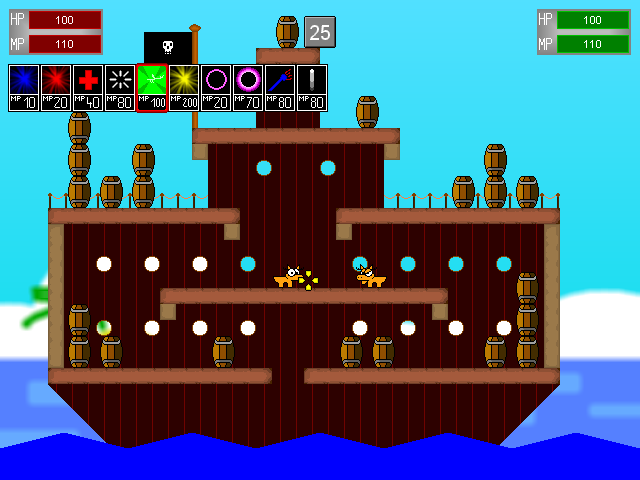Pick the green lightning spell costing 100 MP
The image size is (640, 480).
[x=152, y=87]
